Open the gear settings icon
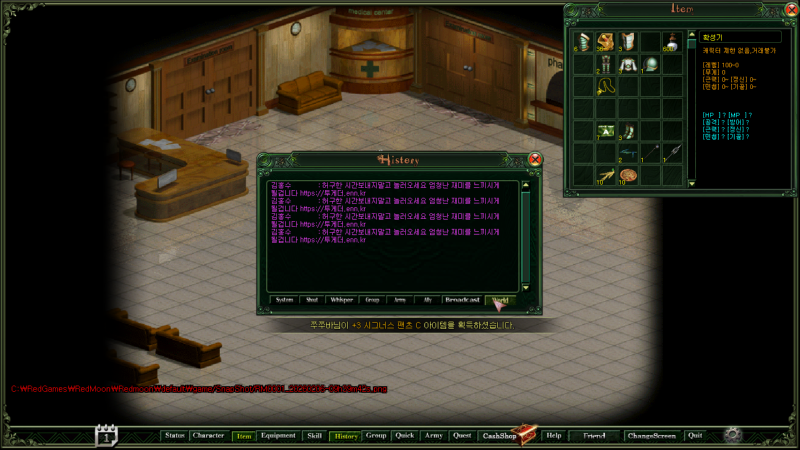The width and height of the screenshot is (800, 450). [x=733, y=435]
